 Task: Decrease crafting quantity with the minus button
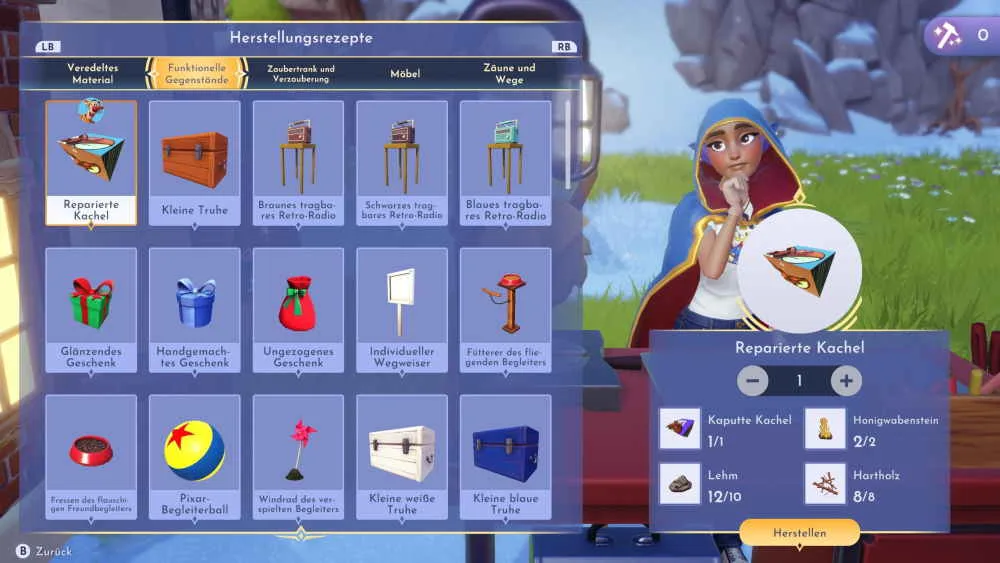point(753,381)
